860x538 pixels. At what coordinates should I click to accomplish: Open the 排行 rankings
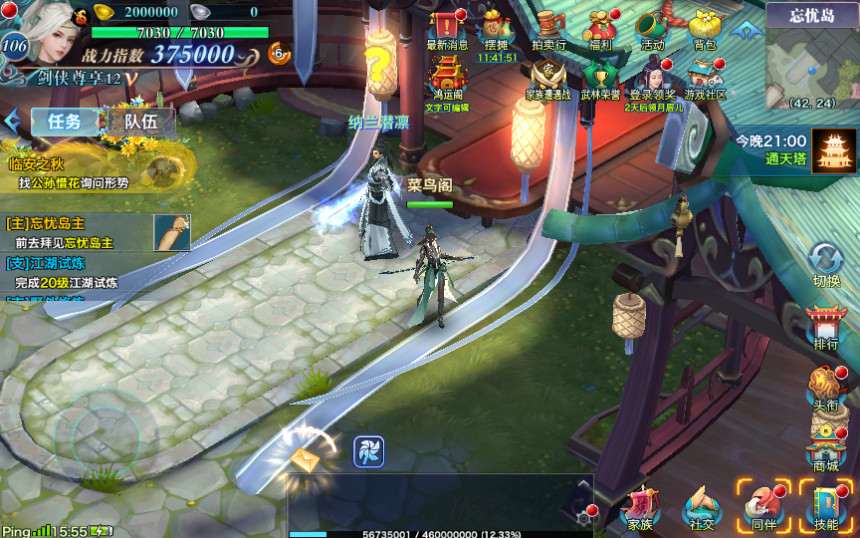(x=826, y=328)
